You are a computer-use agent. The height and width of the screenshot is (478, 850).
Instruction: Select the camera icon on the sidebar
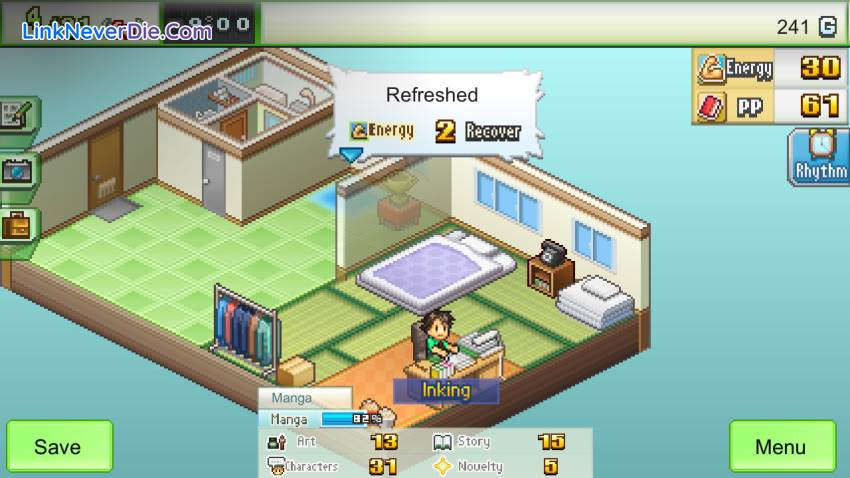point(18,171)
